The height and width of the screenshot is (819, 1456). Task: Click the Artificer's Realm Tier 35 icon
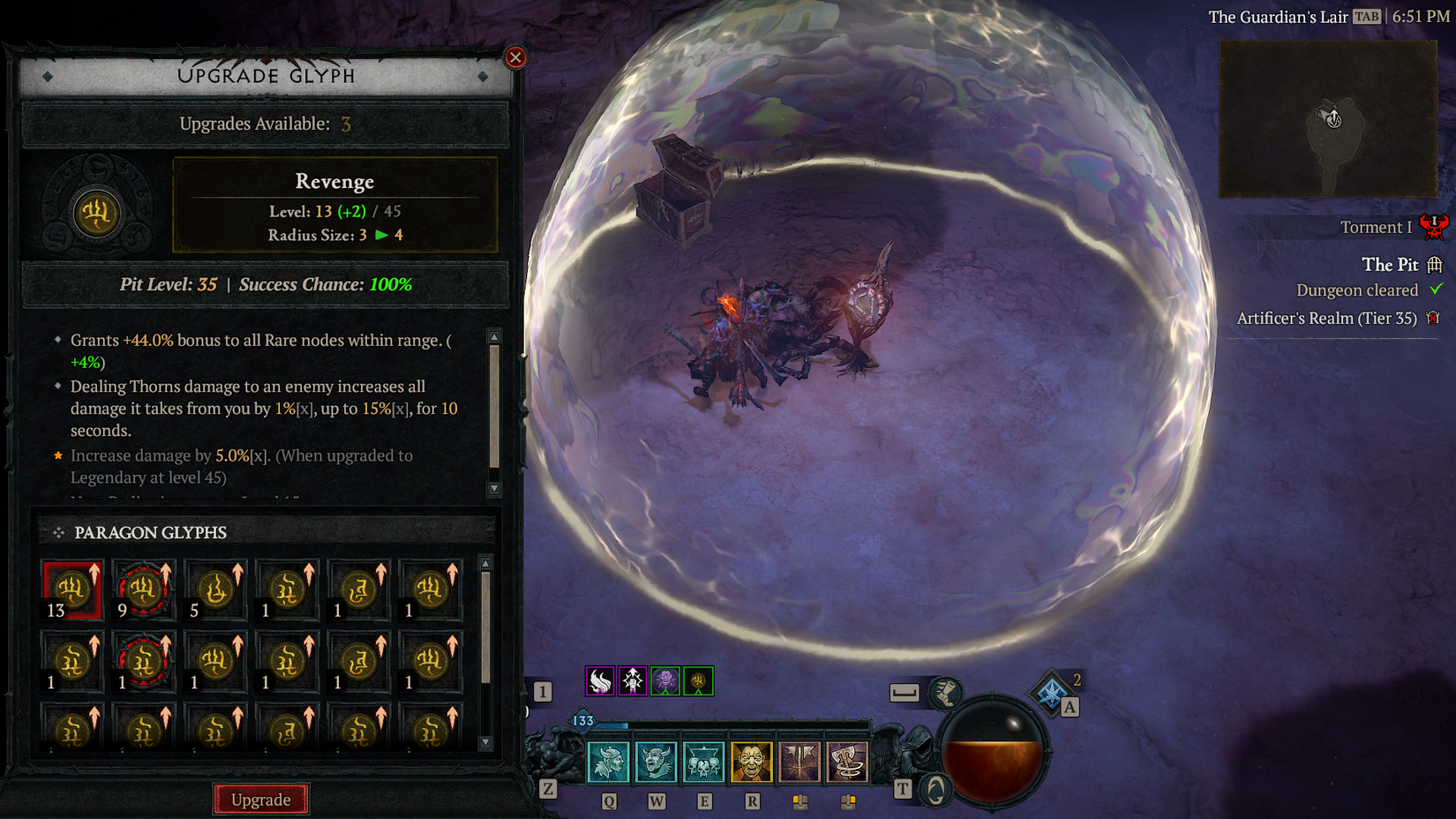1434,318
